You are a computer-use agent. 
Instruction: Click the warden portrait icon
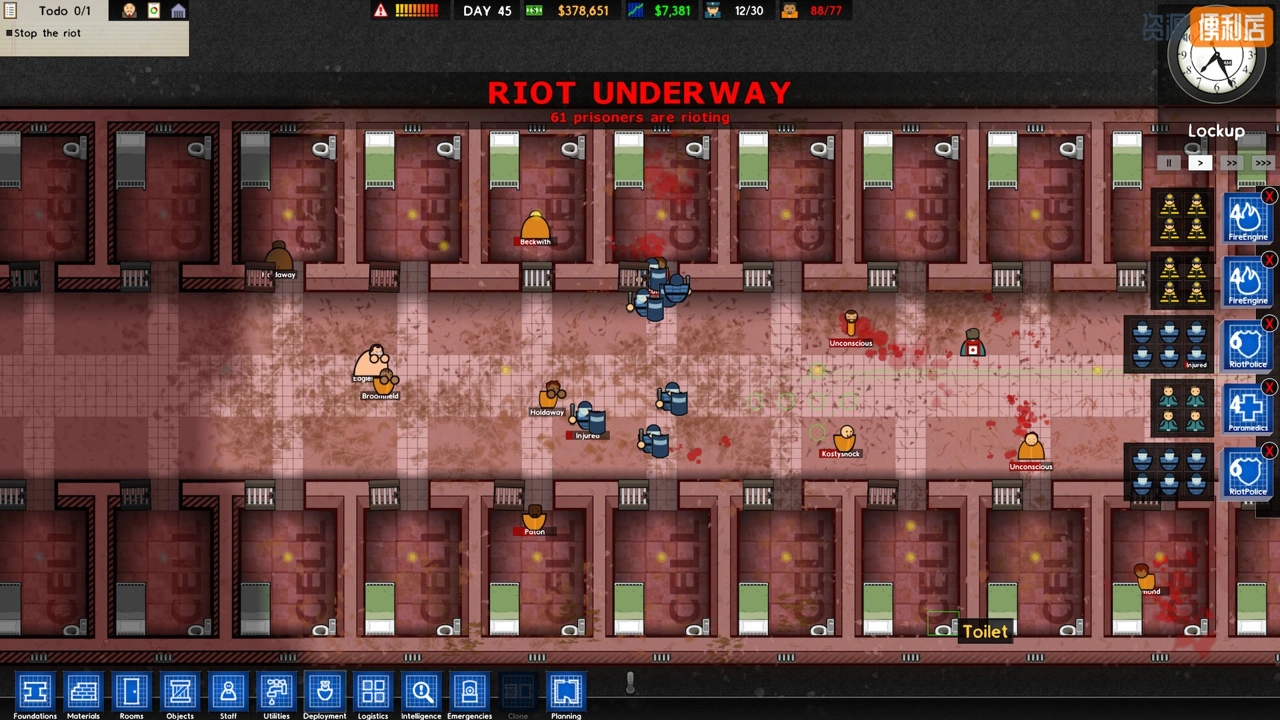130,11
